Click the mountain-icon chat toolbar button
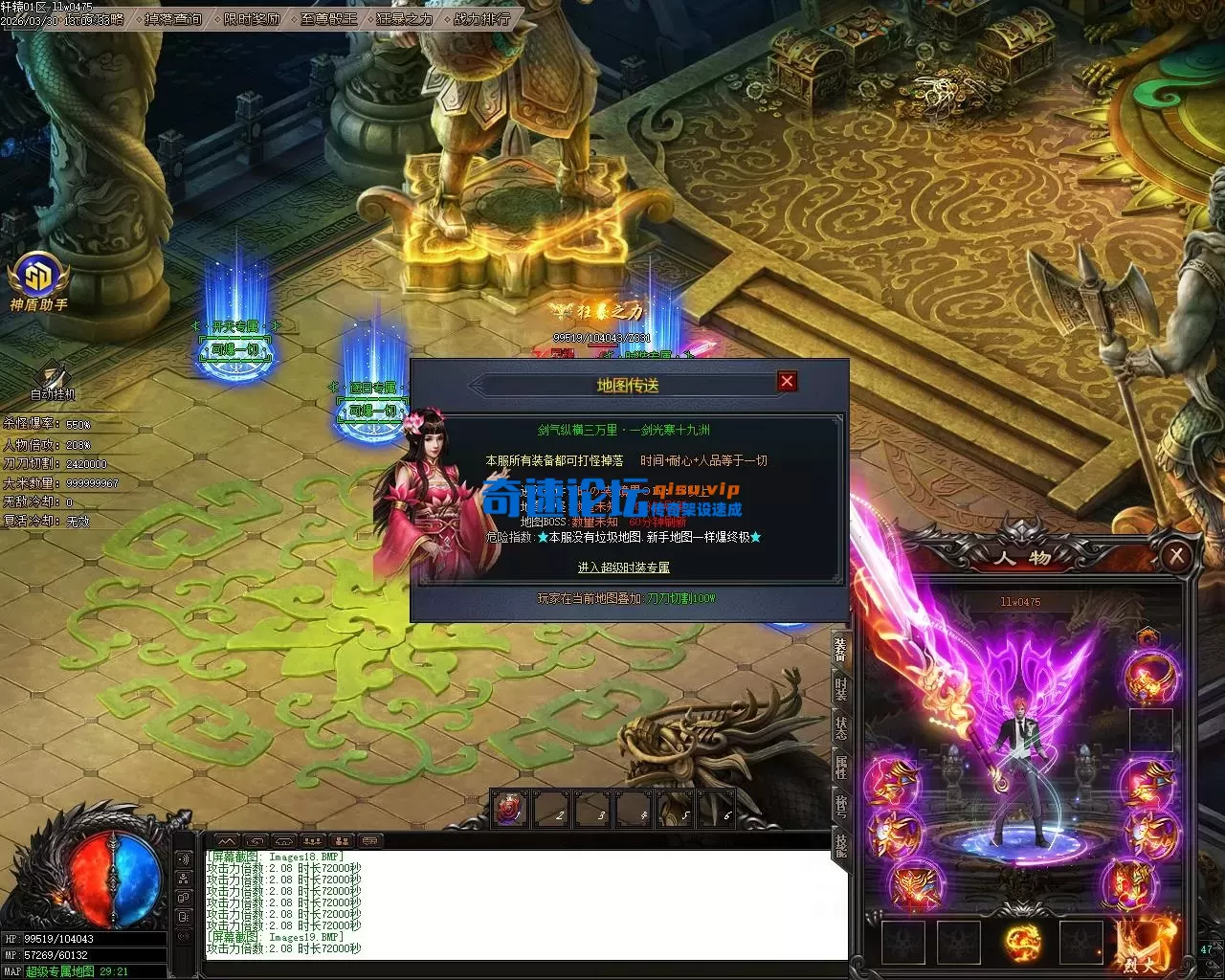Screen dimensions: 1225x980 227,841
